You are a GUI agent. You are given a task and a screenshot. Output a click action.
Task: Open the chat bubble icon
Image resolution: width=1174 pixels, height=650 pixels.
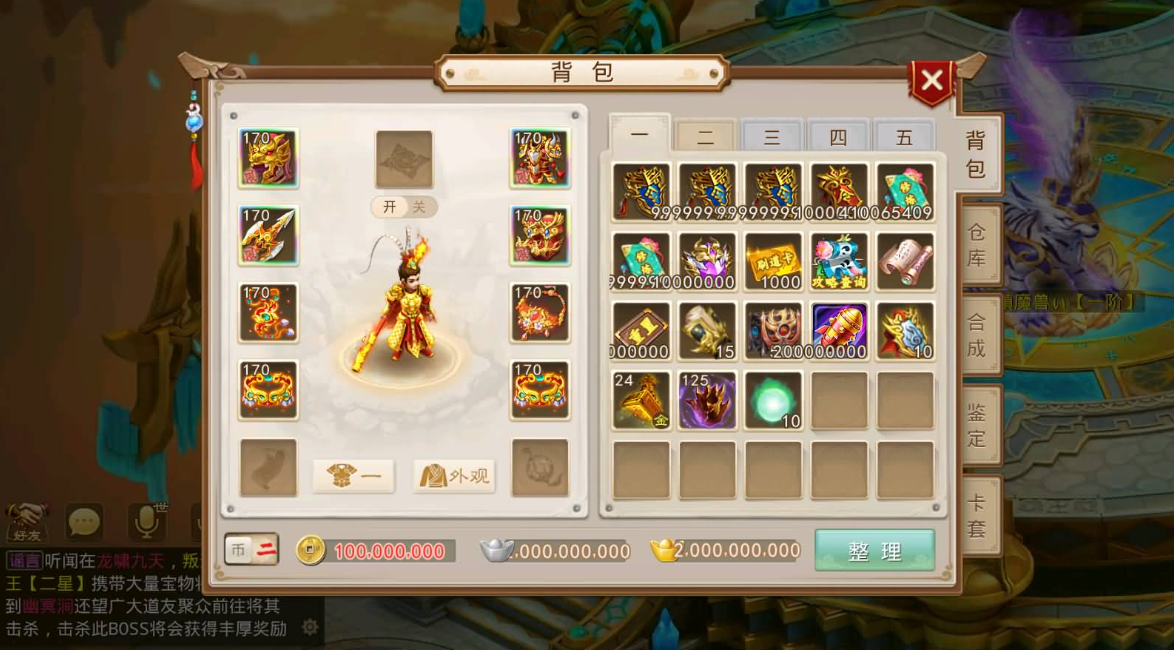85,521
